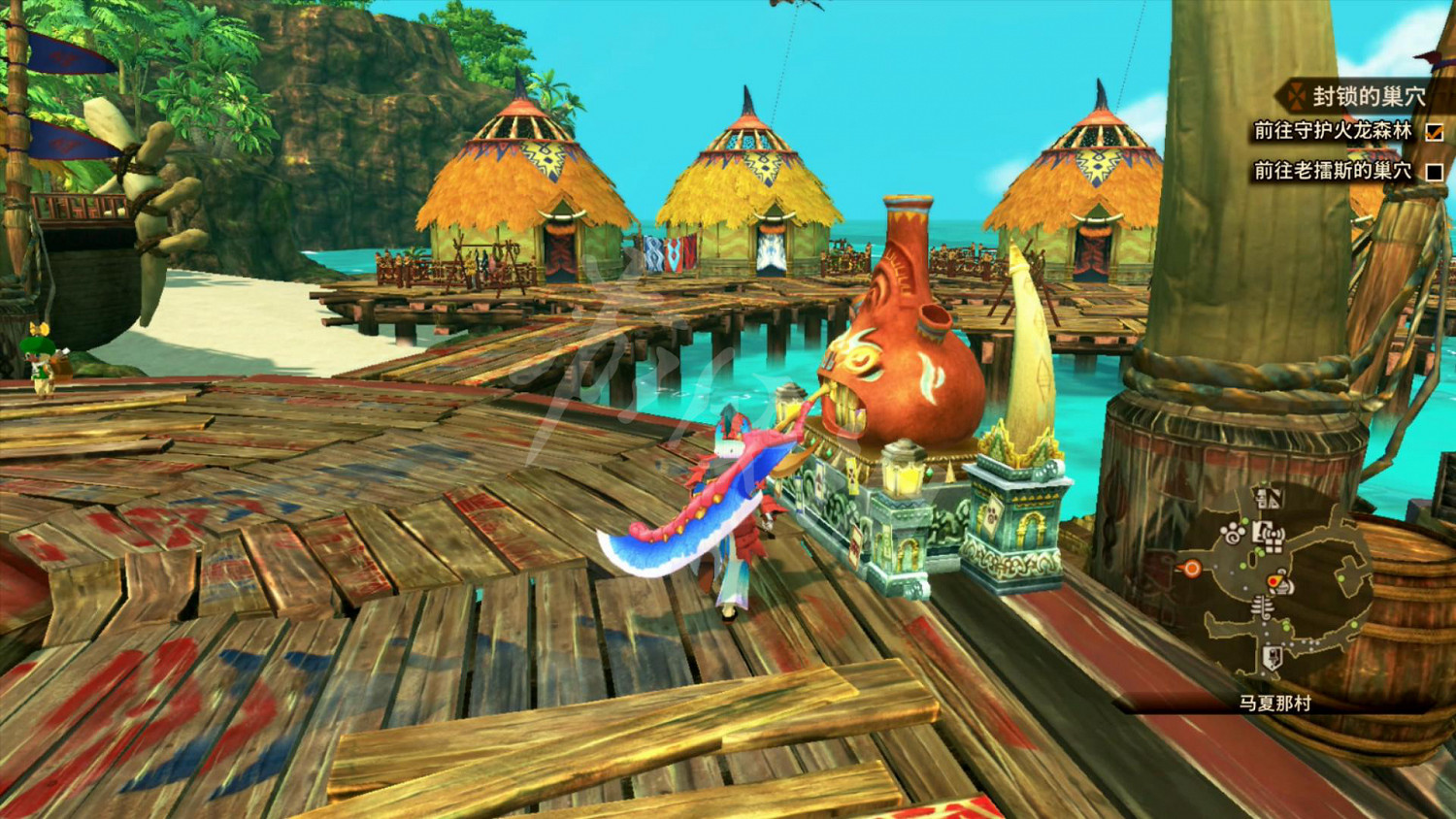Click the quest icon beside 封锁的巢穴 header
The height and width of the screenshot is (819, 1456).
(1298, 96)
